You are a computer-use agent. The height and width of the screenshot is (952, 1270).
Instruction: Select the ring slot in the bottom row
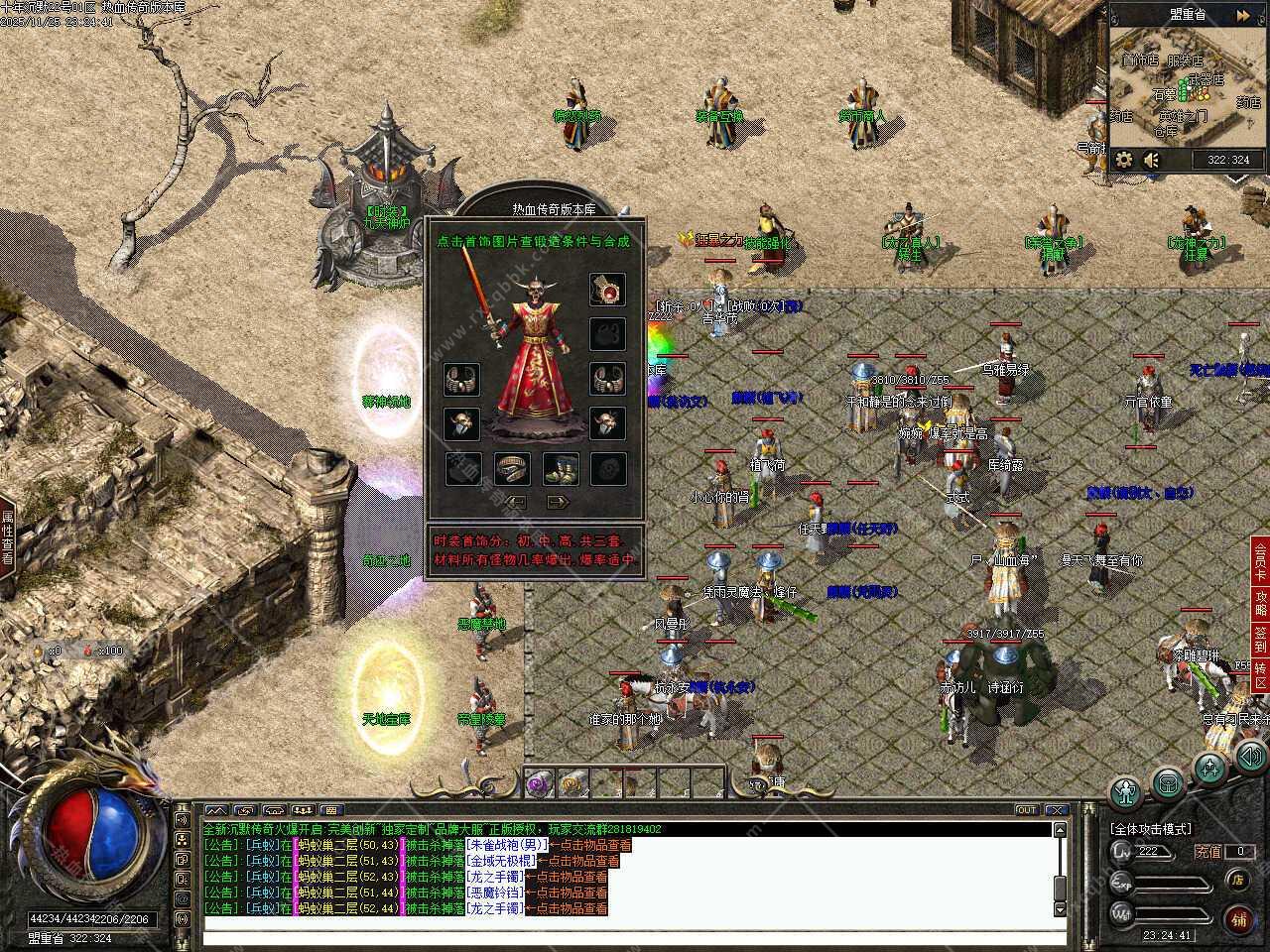(x=512, y=468)
